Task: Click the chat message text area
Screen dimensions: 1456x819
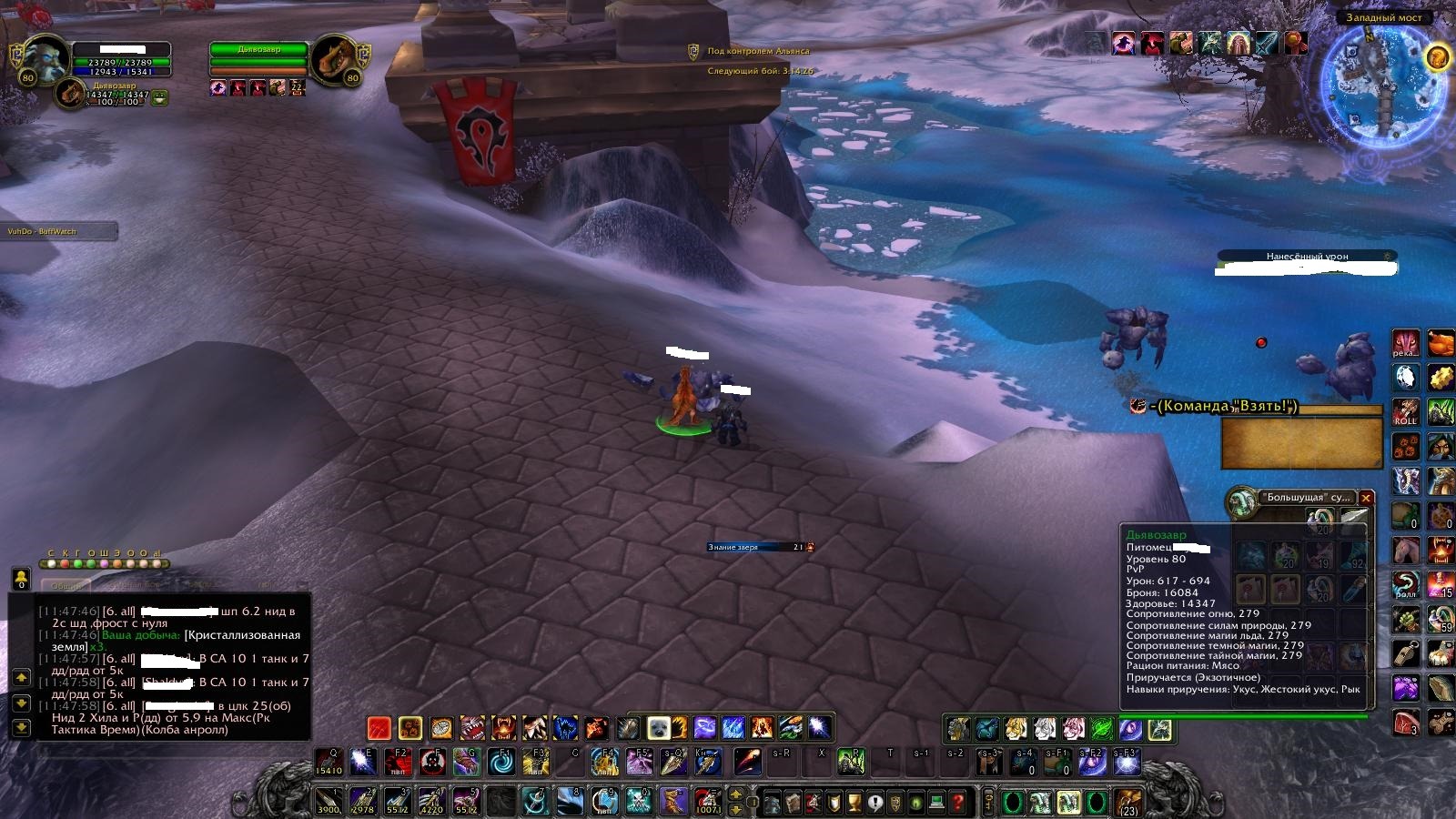Action: click(x=173, y=669)
